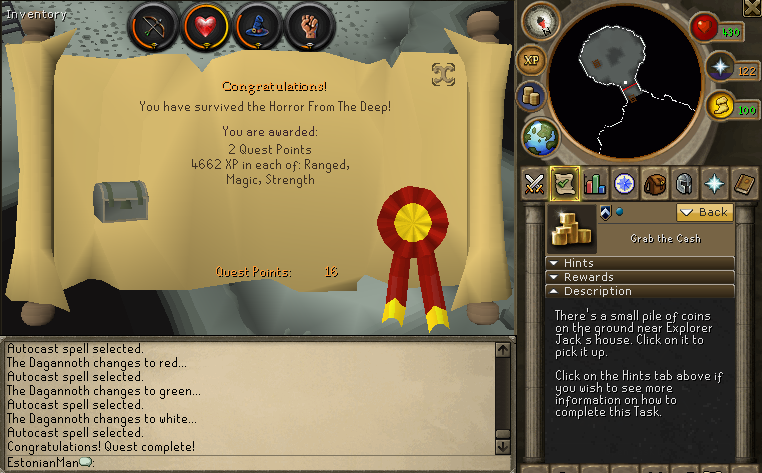Open the worn equipment helmet tab
Viewport: 762px width, 473px height.
[685, 183]
